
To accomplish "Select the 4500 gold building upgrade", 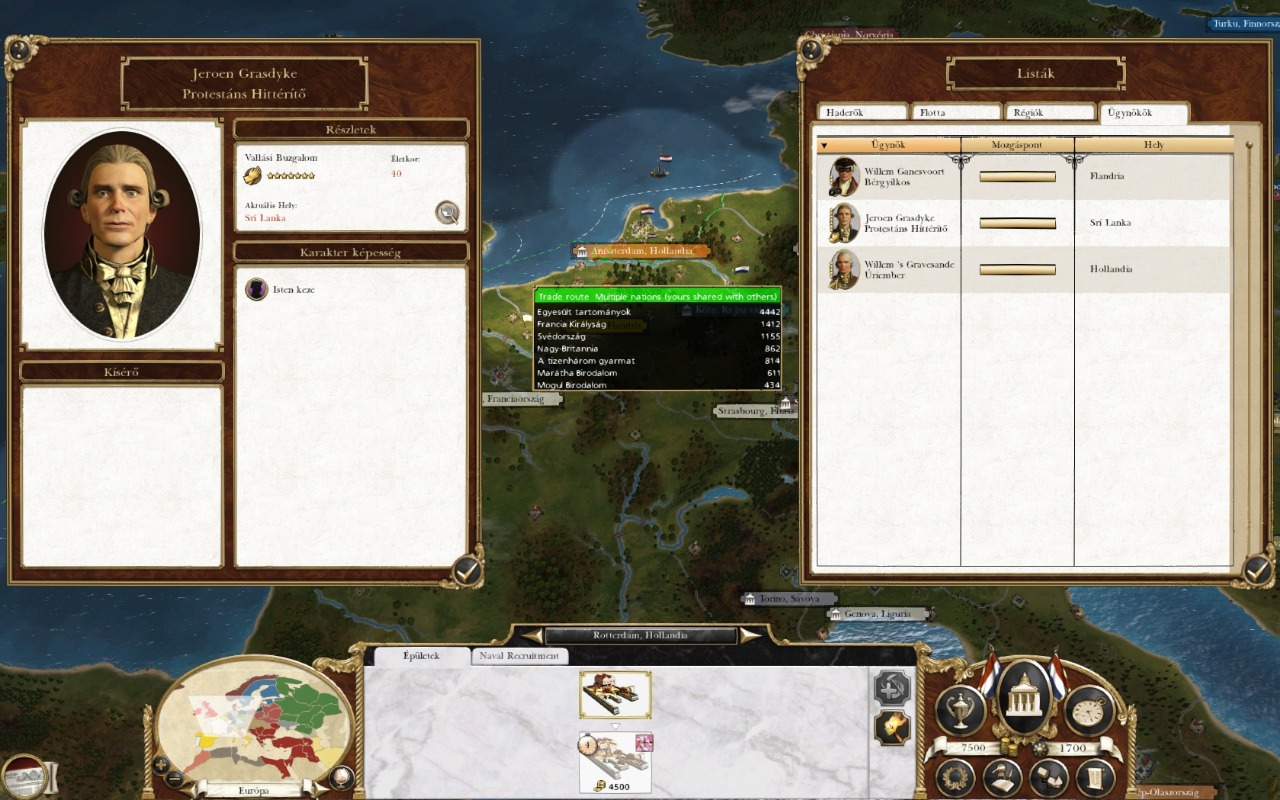I will (x=615, y=762).
